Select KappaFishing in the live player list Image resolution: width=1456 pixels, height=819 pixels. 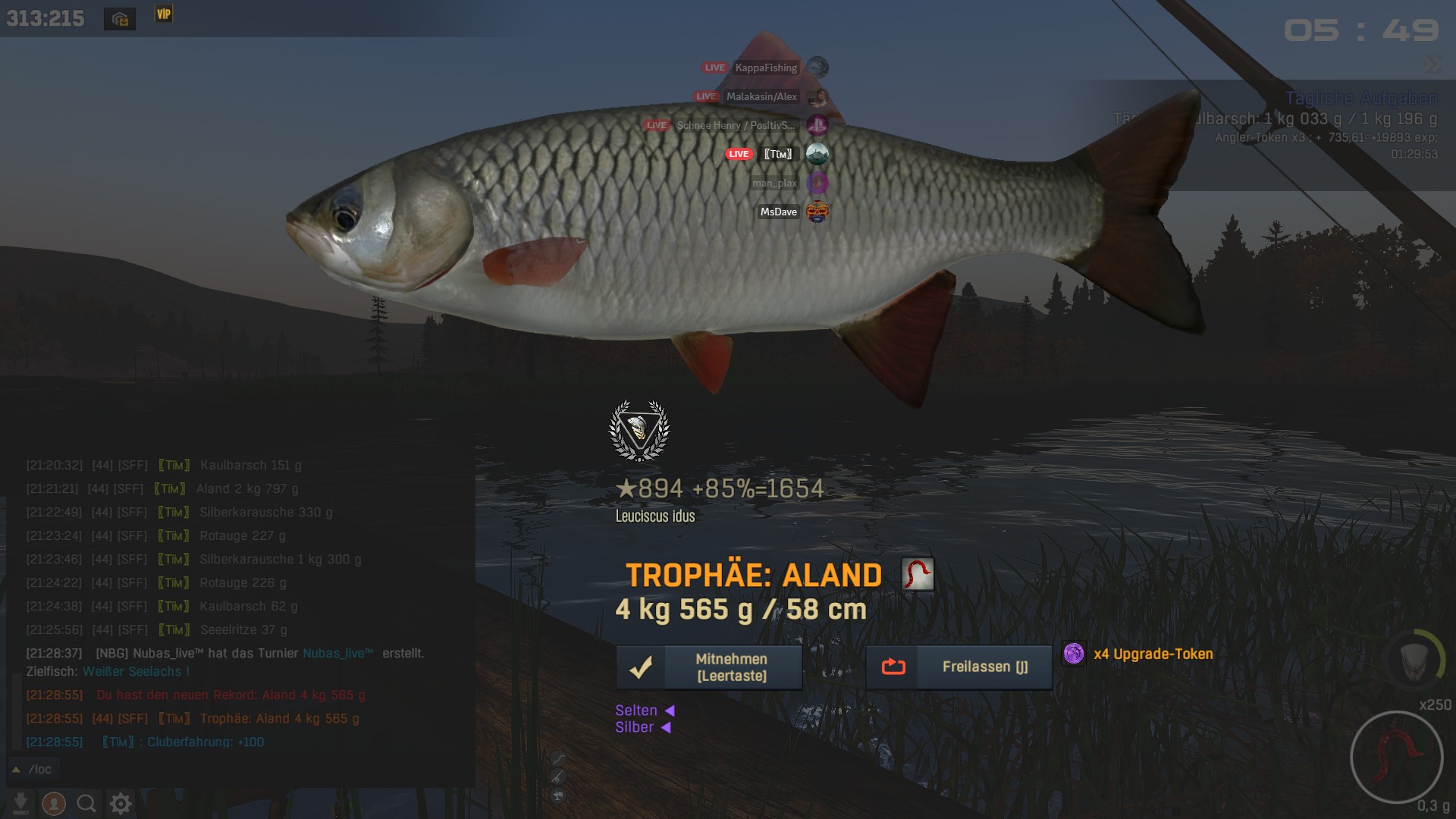point(765,67)
